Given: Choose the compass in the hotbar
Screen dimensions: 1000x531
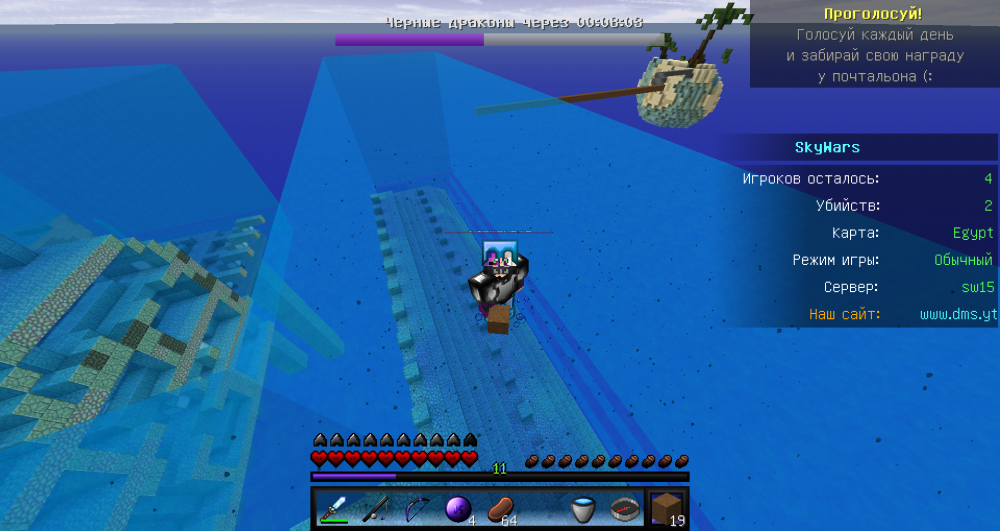Looking at the screenshot, I should (625, 509).
